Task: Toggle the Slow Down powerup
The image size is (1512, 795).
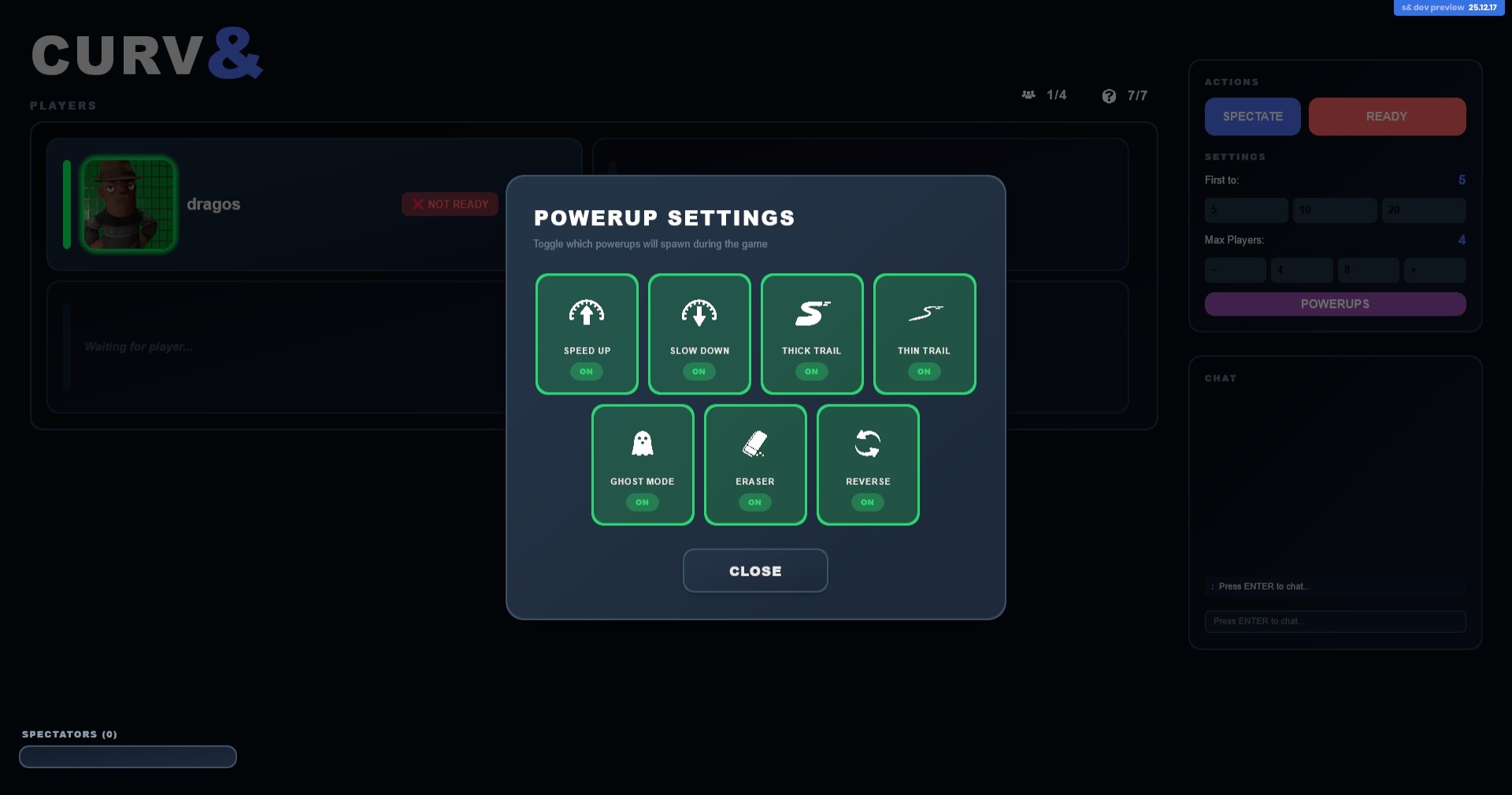Action: 699,334
